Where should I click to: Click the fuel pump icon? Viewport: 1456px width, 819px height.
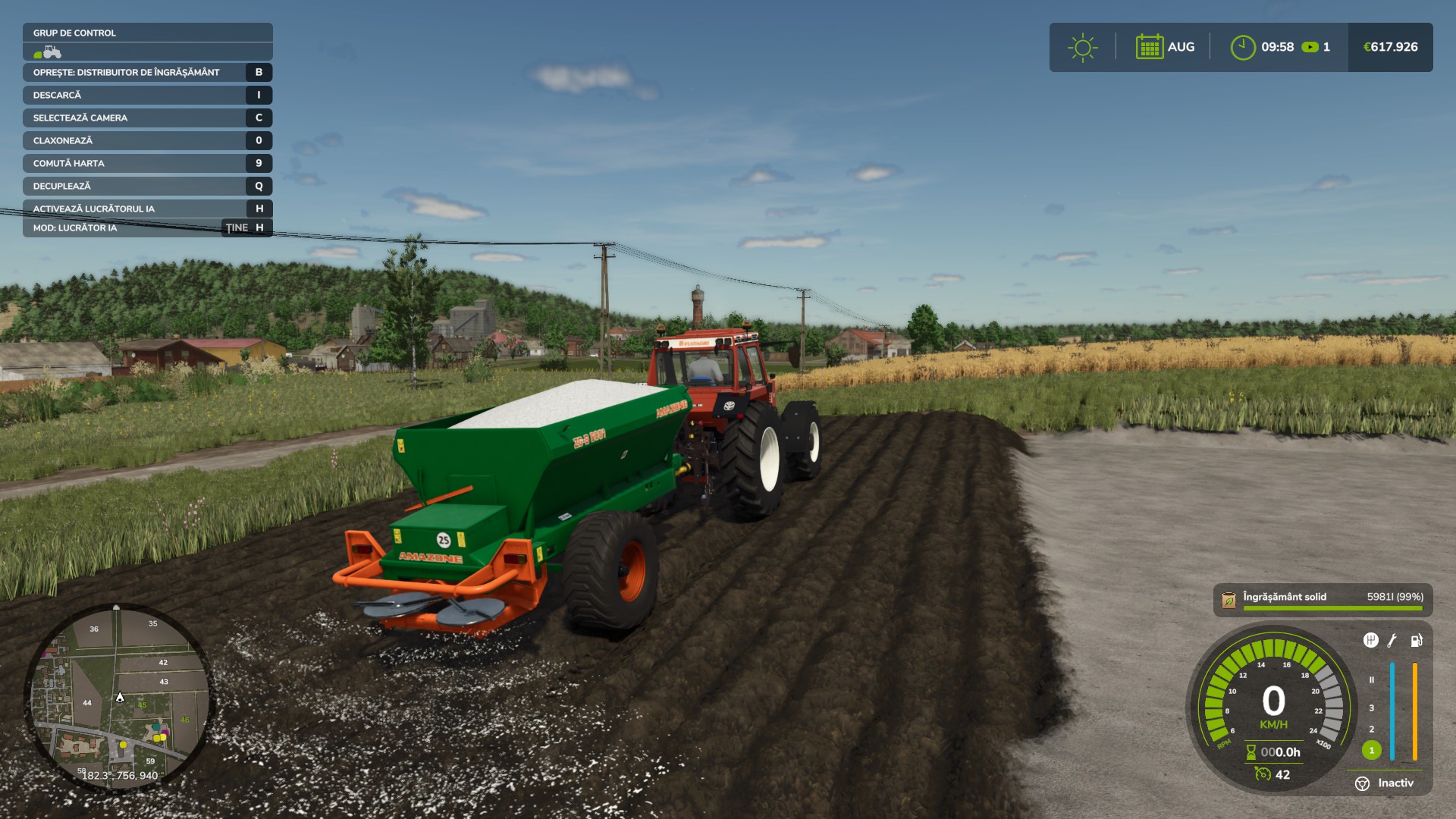click(1417, 641)
